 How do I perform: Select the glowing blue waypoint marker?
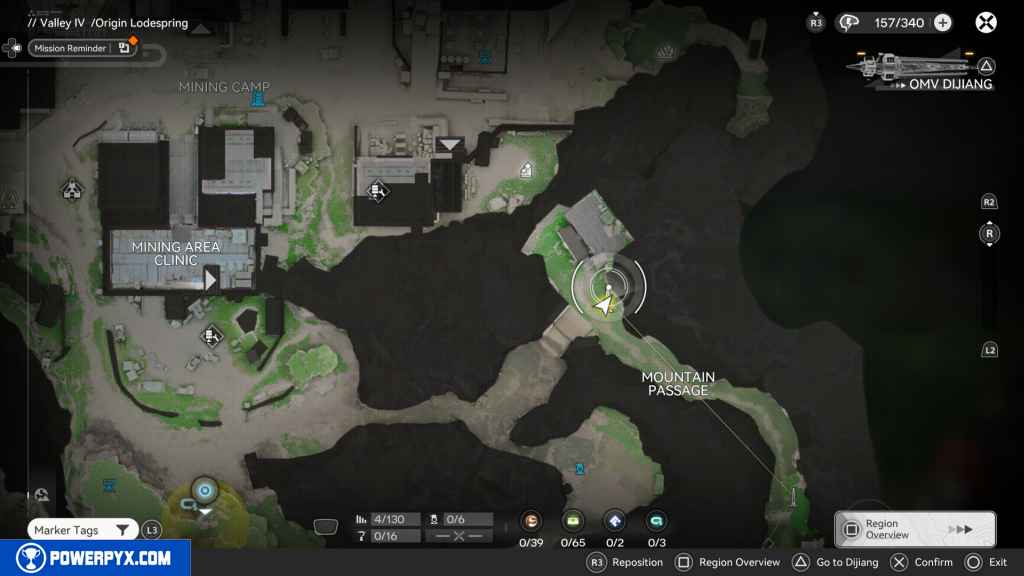pos(205,490)
